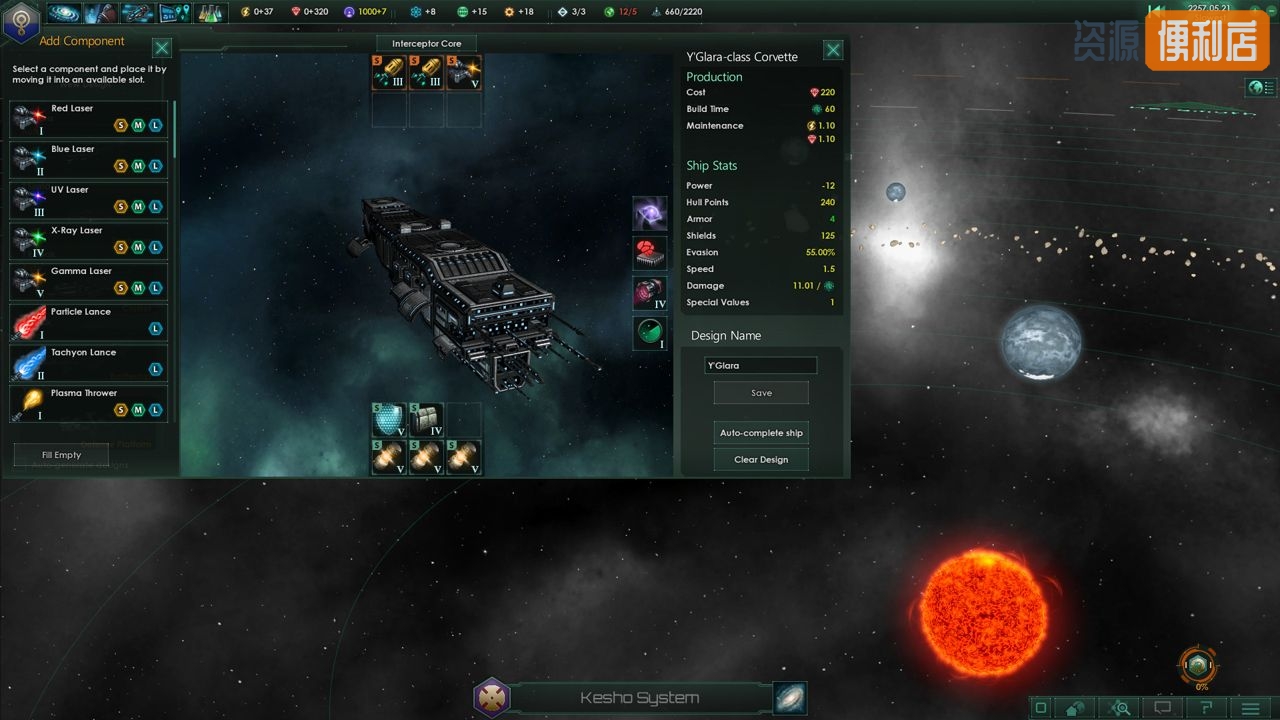Open the galaxy map view icon
This screenshot has height=720, width=1280.
pos(790,698)
